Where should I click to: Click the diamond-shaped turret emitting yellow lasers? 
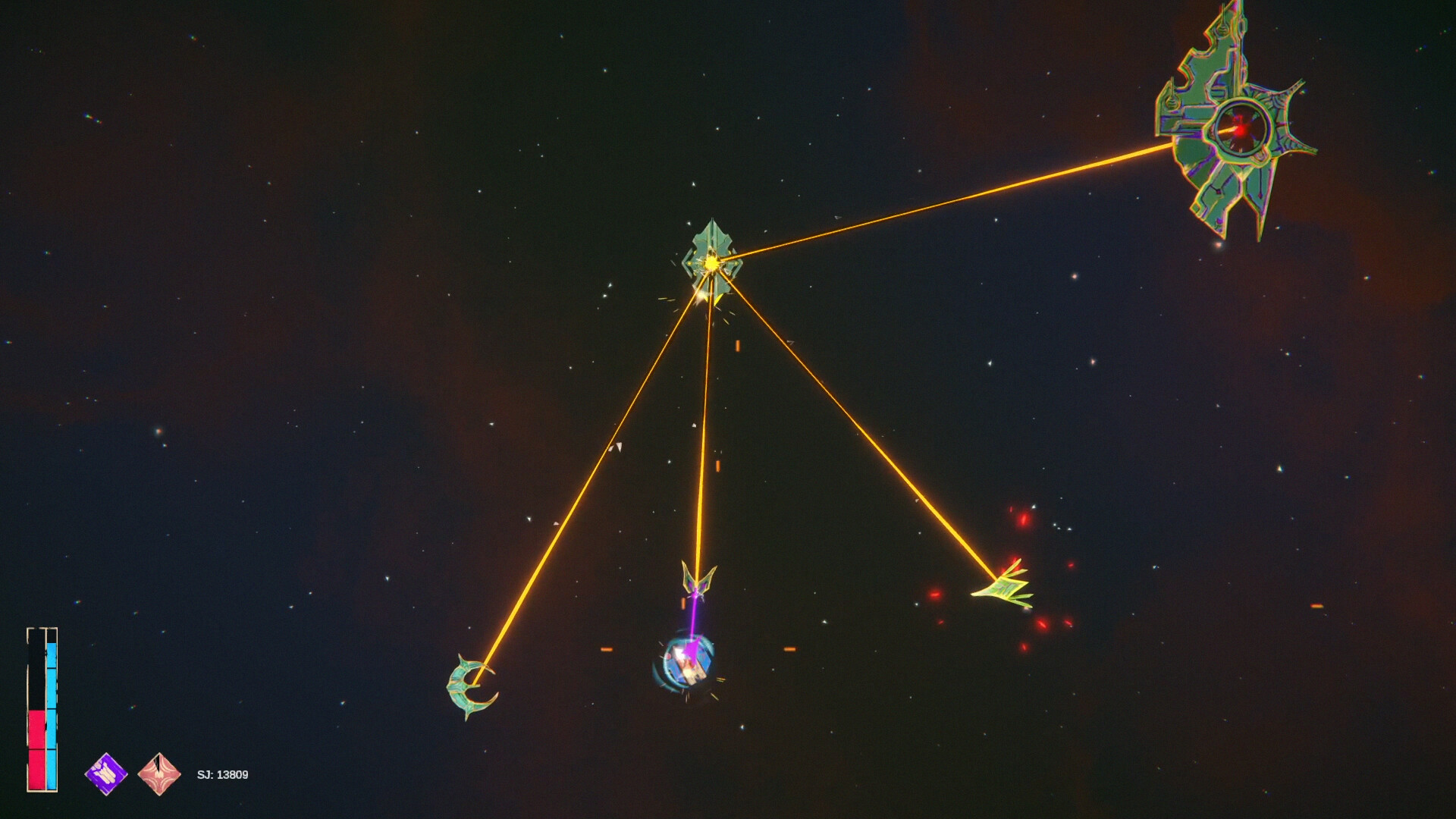[711, 258]
